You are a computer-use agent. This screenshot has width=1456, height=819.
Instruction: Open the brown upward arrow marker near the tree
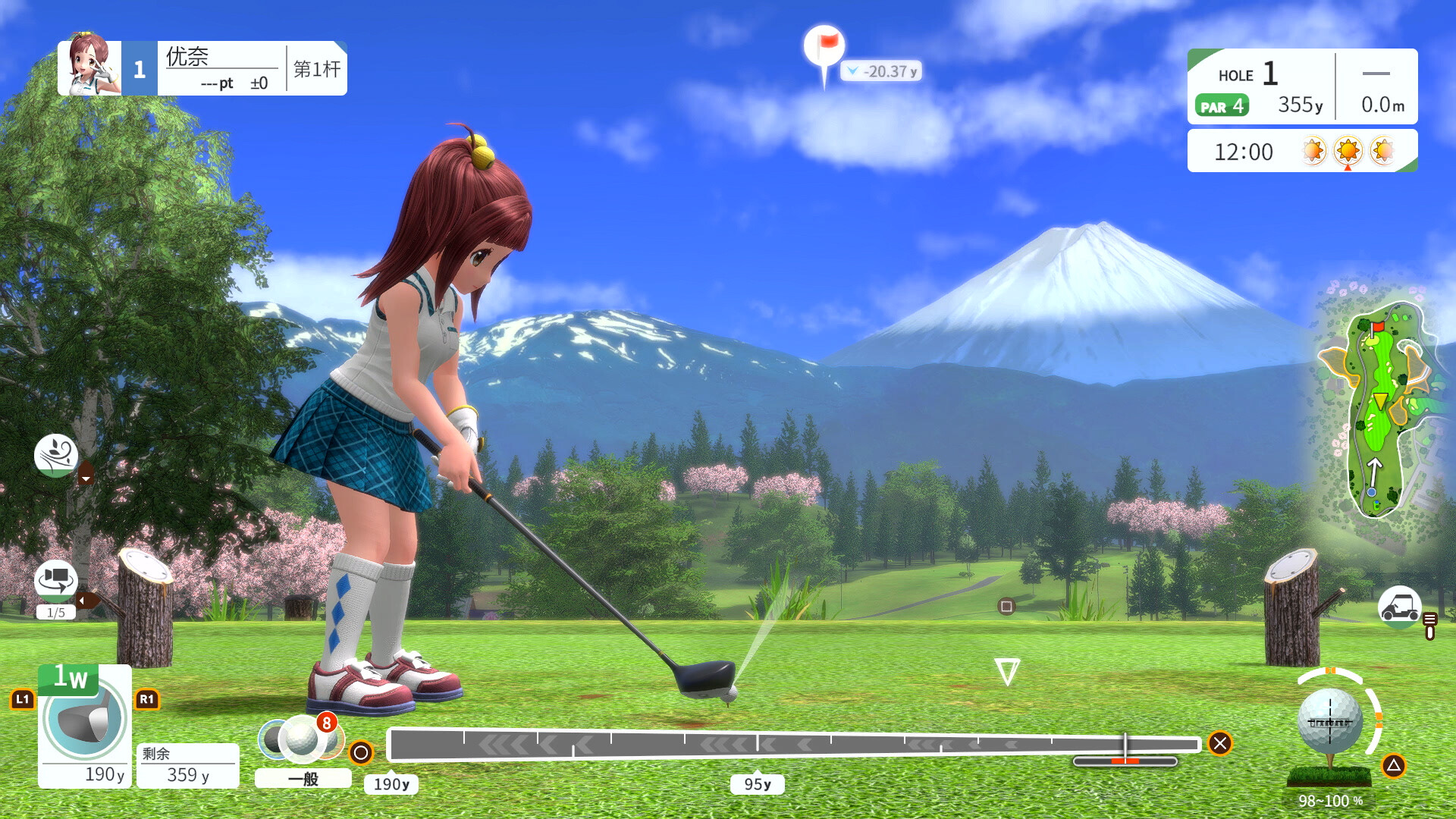click(x=86, y=472)
